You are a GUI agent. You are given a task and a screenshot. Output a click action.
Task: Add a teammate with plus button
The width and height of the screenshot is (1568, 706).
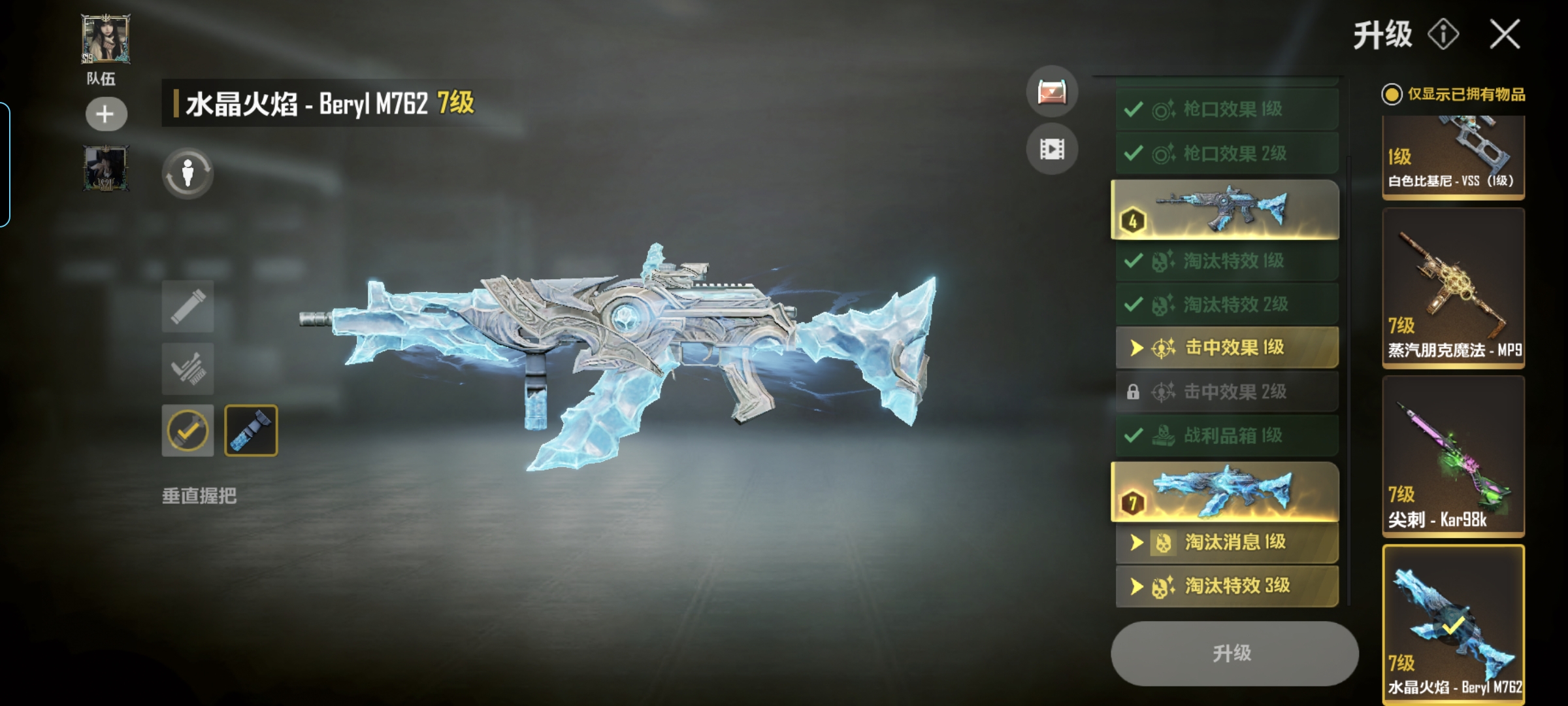(106, 114)
